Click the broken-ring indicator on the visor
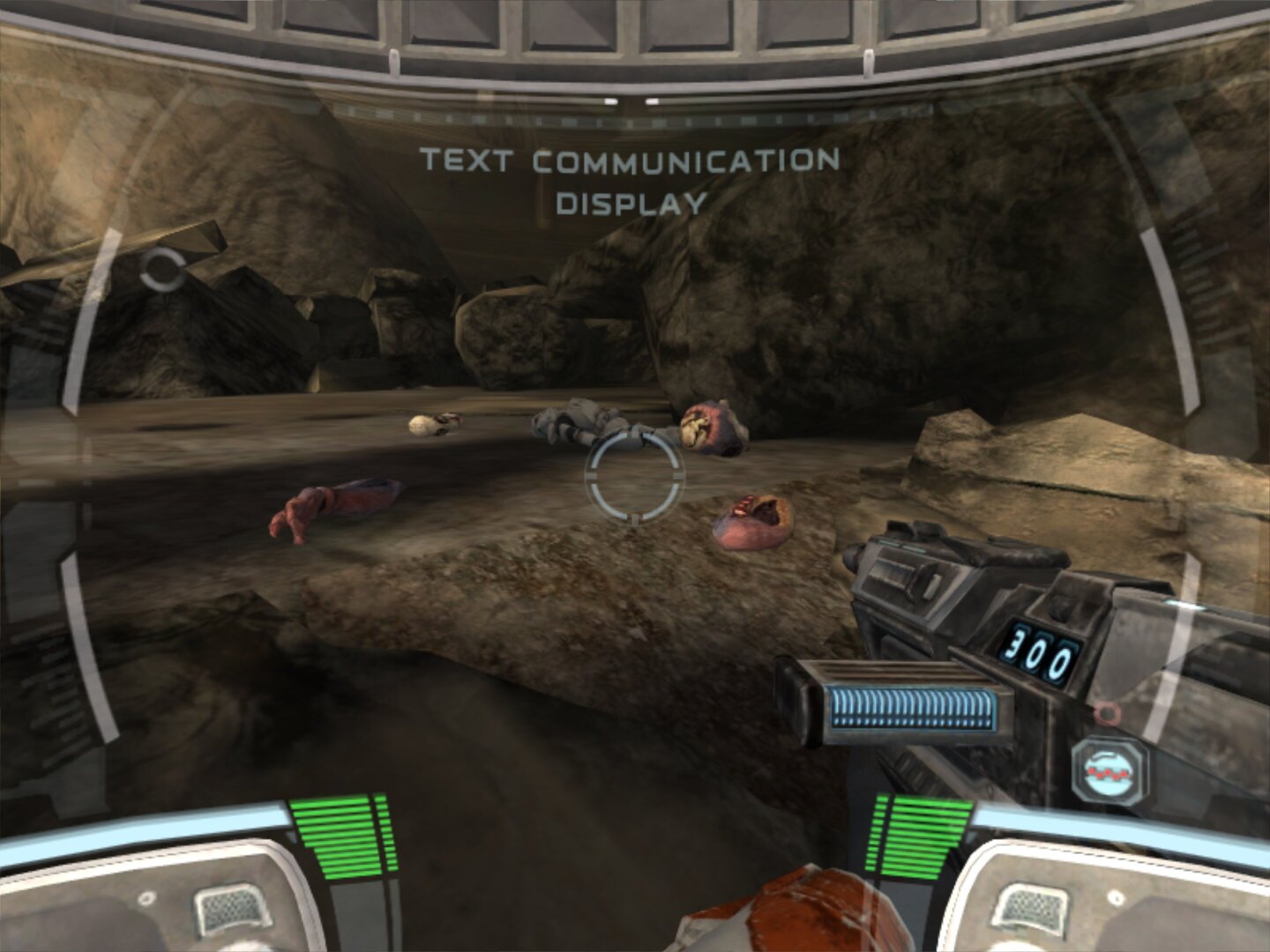Screen dimensions: 1270x952 163,270
